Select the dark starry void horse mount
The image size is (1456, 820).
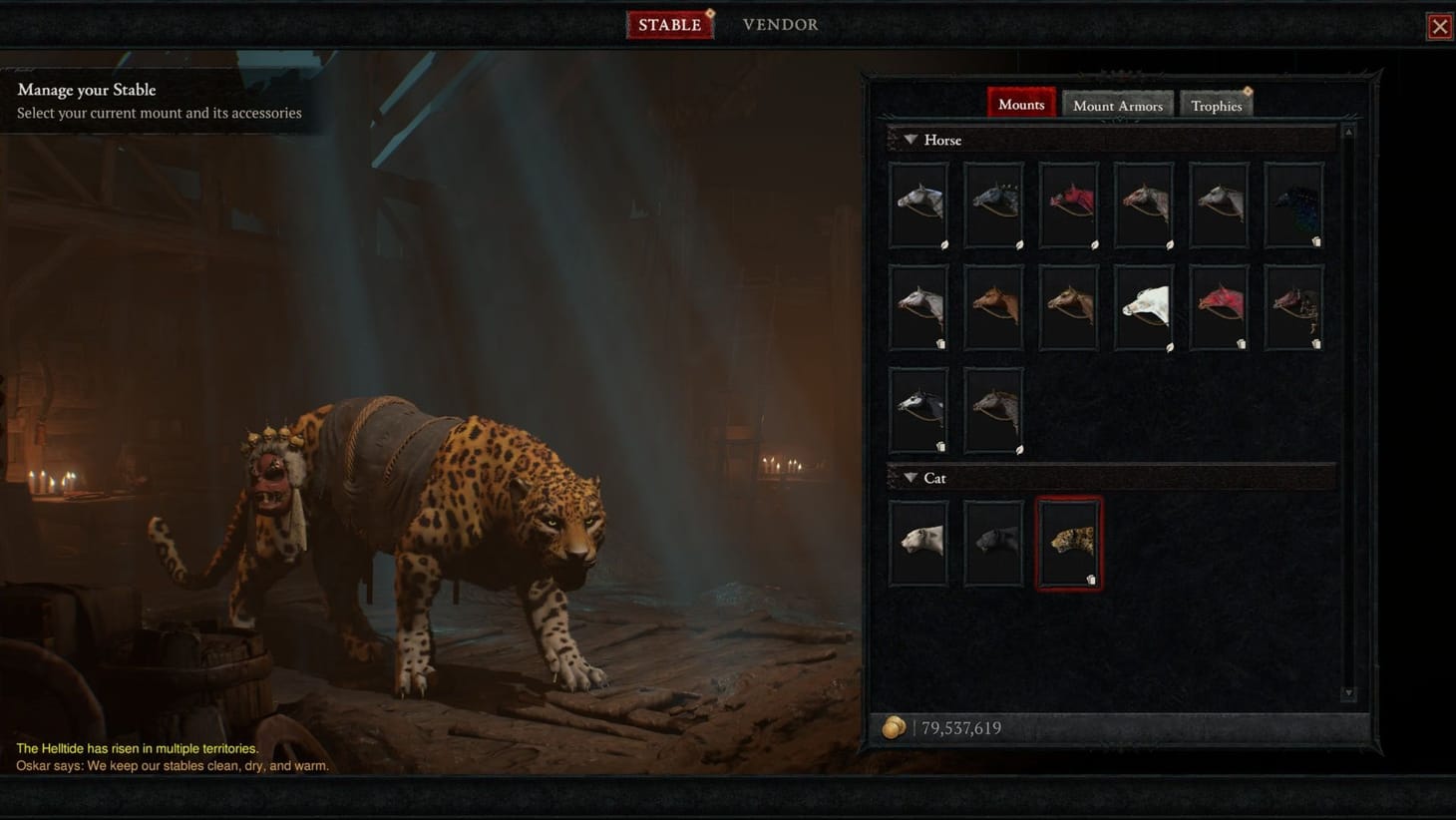1291,205
